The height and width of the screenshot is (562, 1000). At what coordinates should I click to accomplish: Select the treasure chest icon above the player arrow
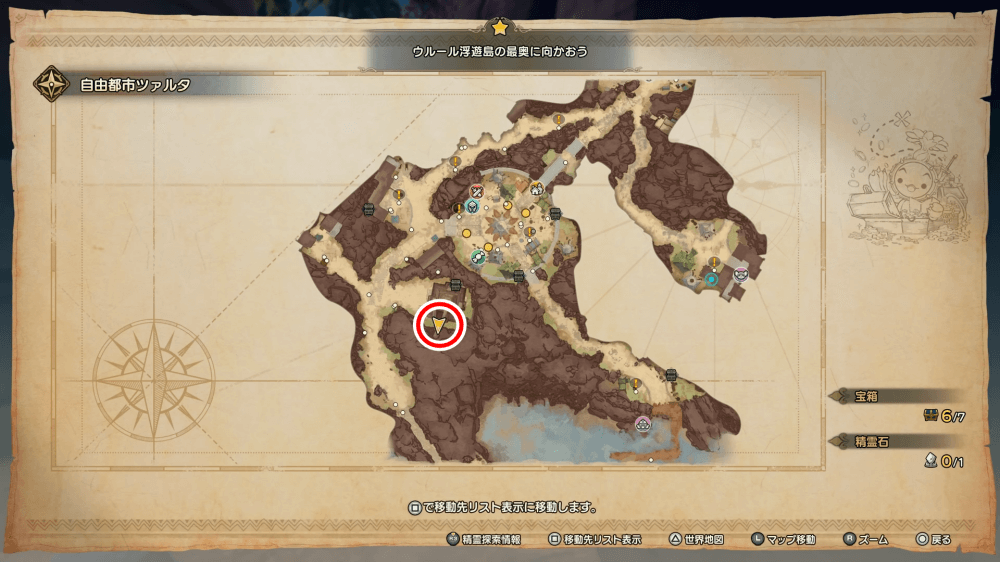456,285
